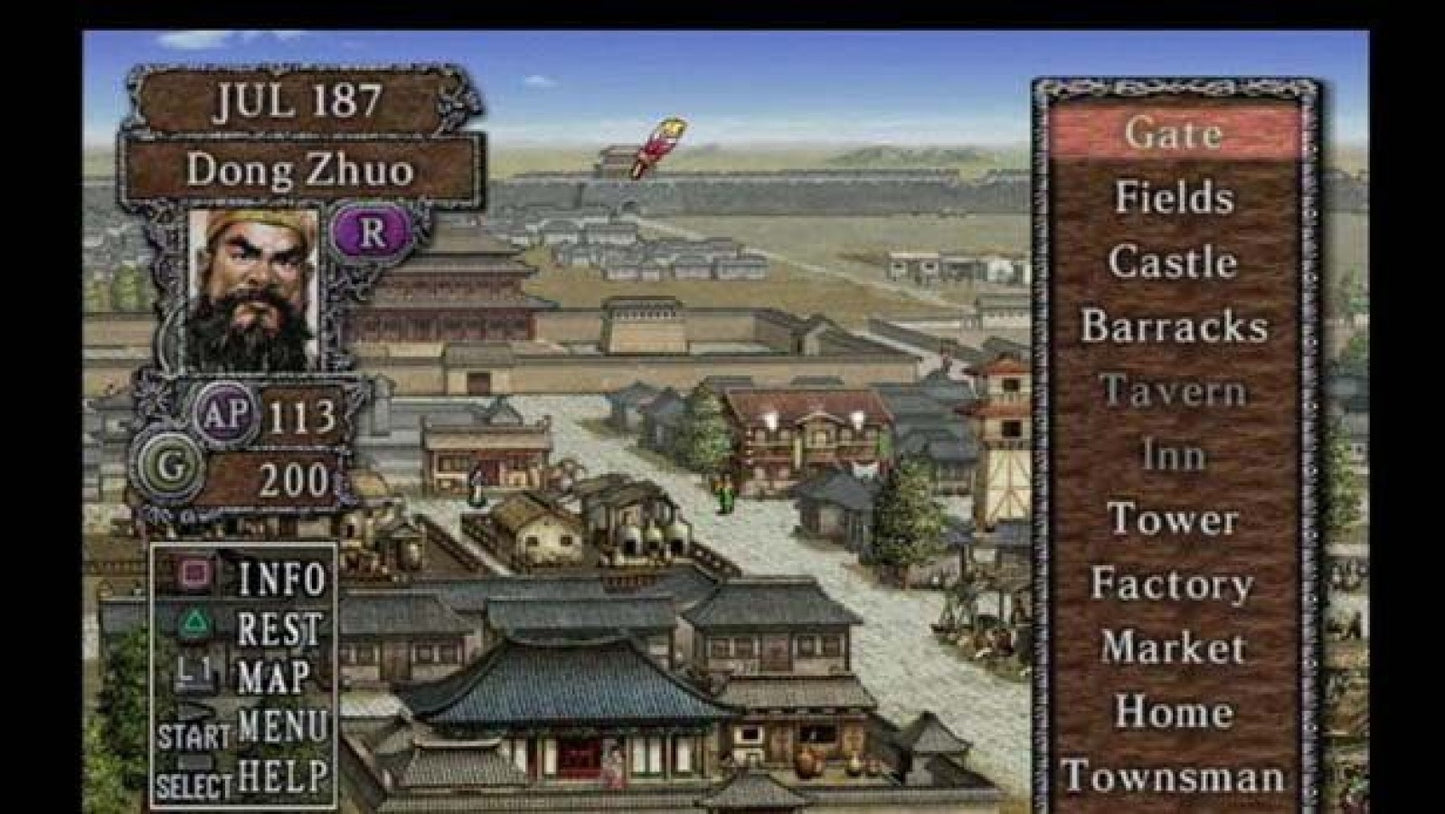Open the Factory option
This screenshot has width=1445, height=814.
tap(1175, 583)
